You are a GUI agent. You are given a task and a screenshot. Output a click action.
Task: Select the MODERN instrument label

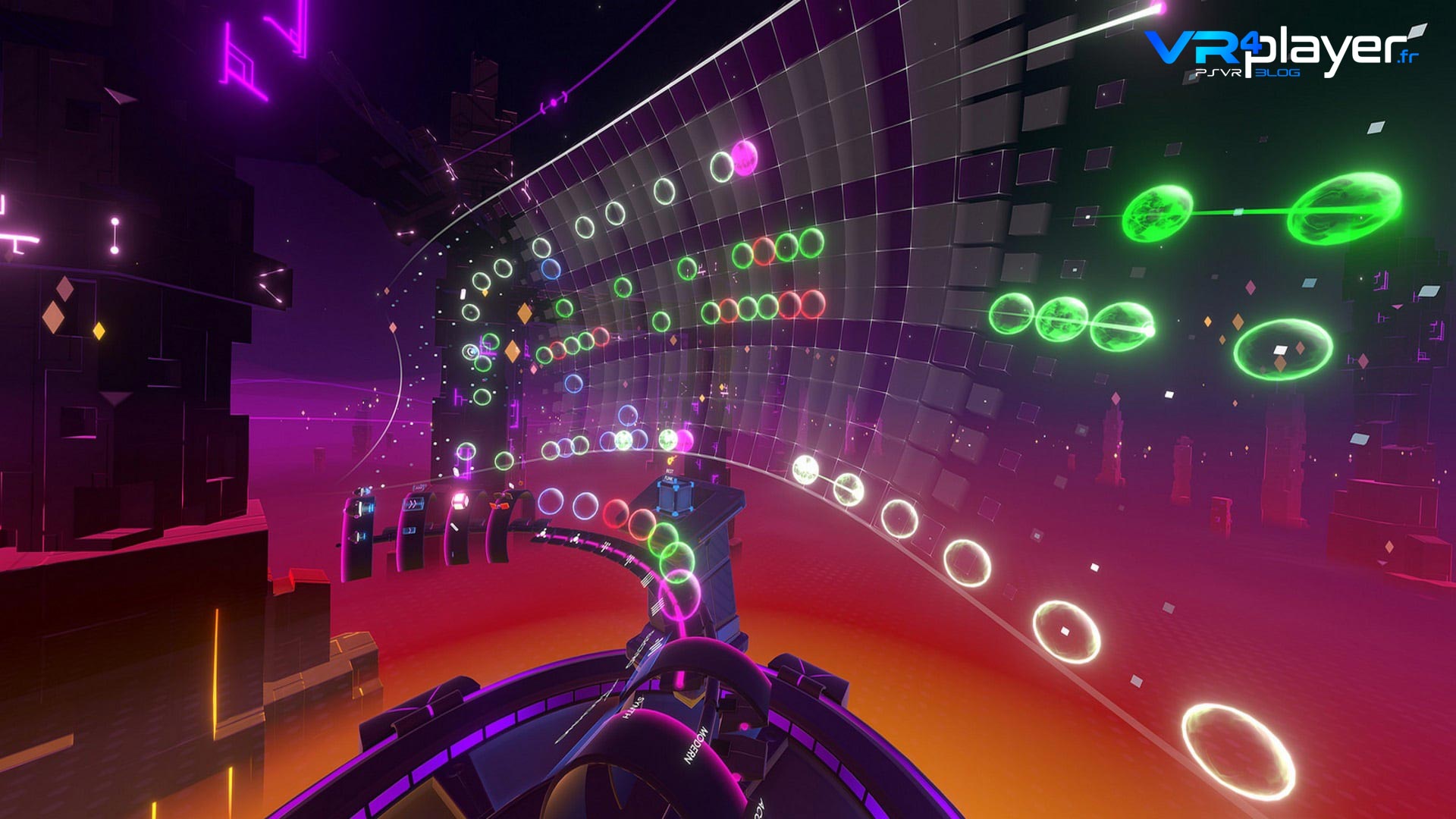click(x=697, y=745)
